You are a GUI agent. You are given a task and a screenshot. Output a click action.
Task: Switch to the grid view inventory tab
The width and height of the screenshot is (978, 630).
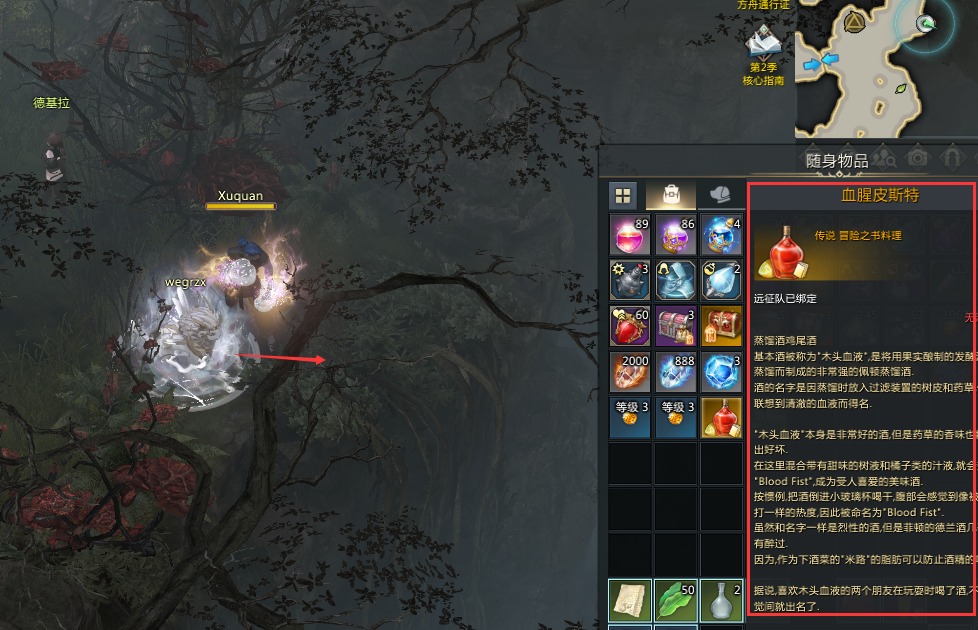[x=623, y=195]
